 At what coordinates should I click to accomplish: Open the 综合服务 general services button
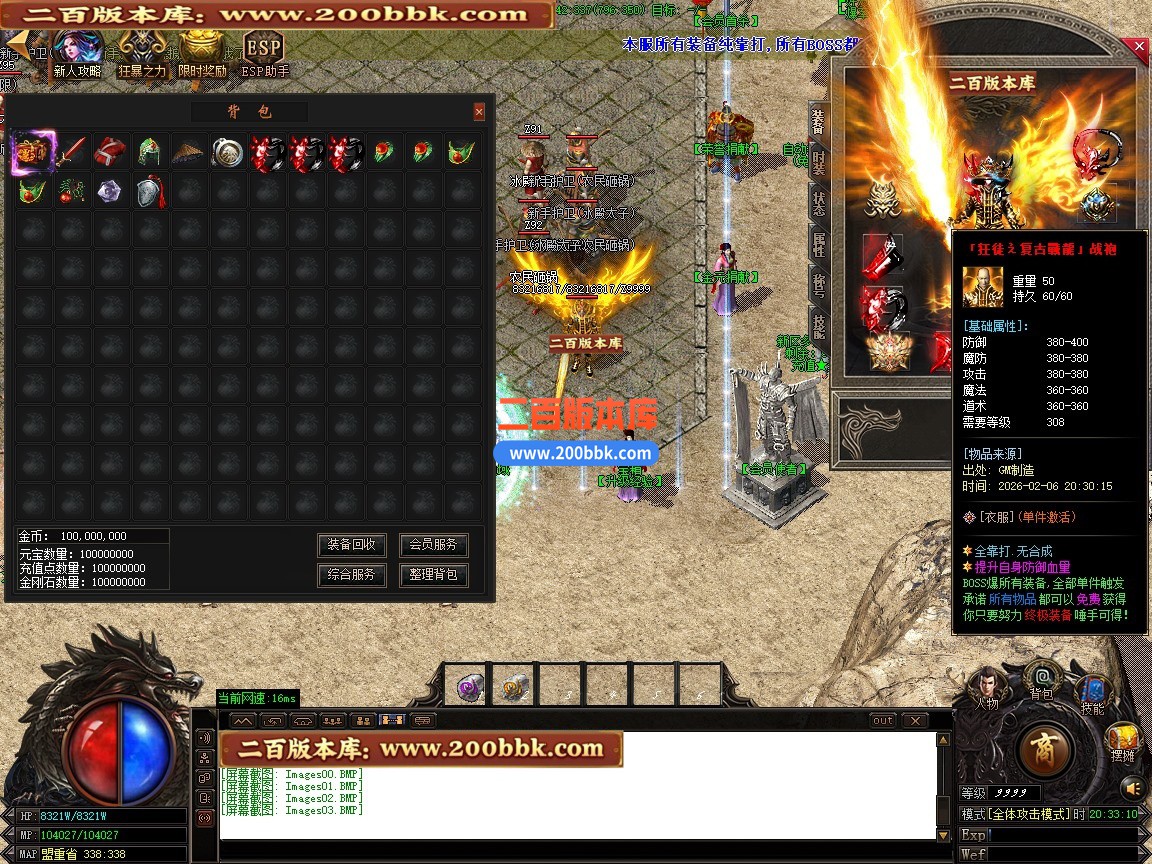(352, 575)
